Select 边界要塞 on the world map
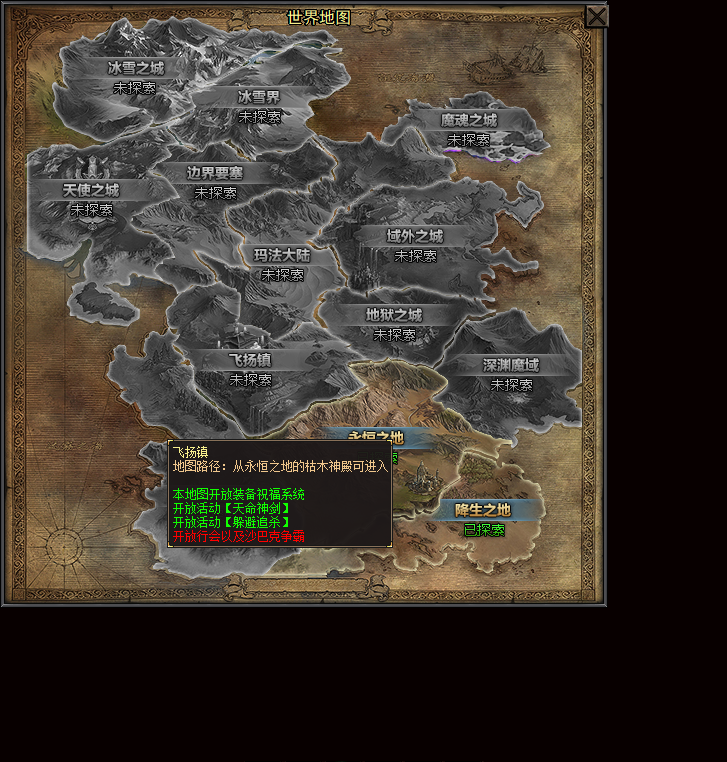The image size is (727, 762). pos(215,172)
